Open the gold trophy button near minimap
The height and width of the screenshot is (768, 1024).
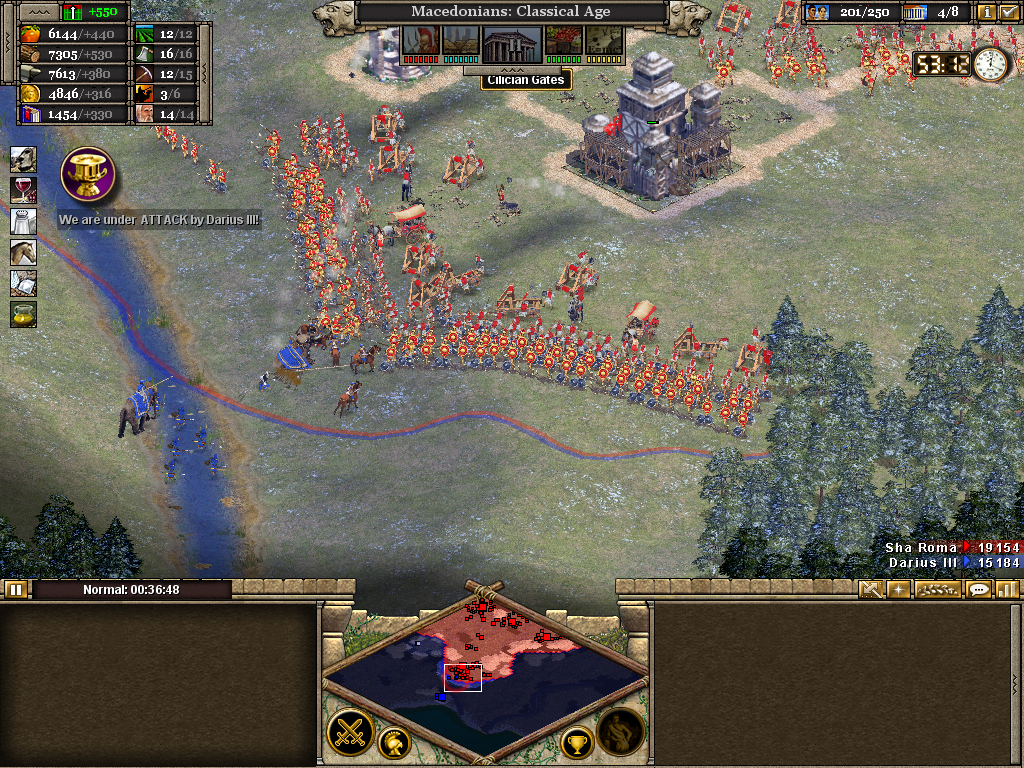[577, 743]
